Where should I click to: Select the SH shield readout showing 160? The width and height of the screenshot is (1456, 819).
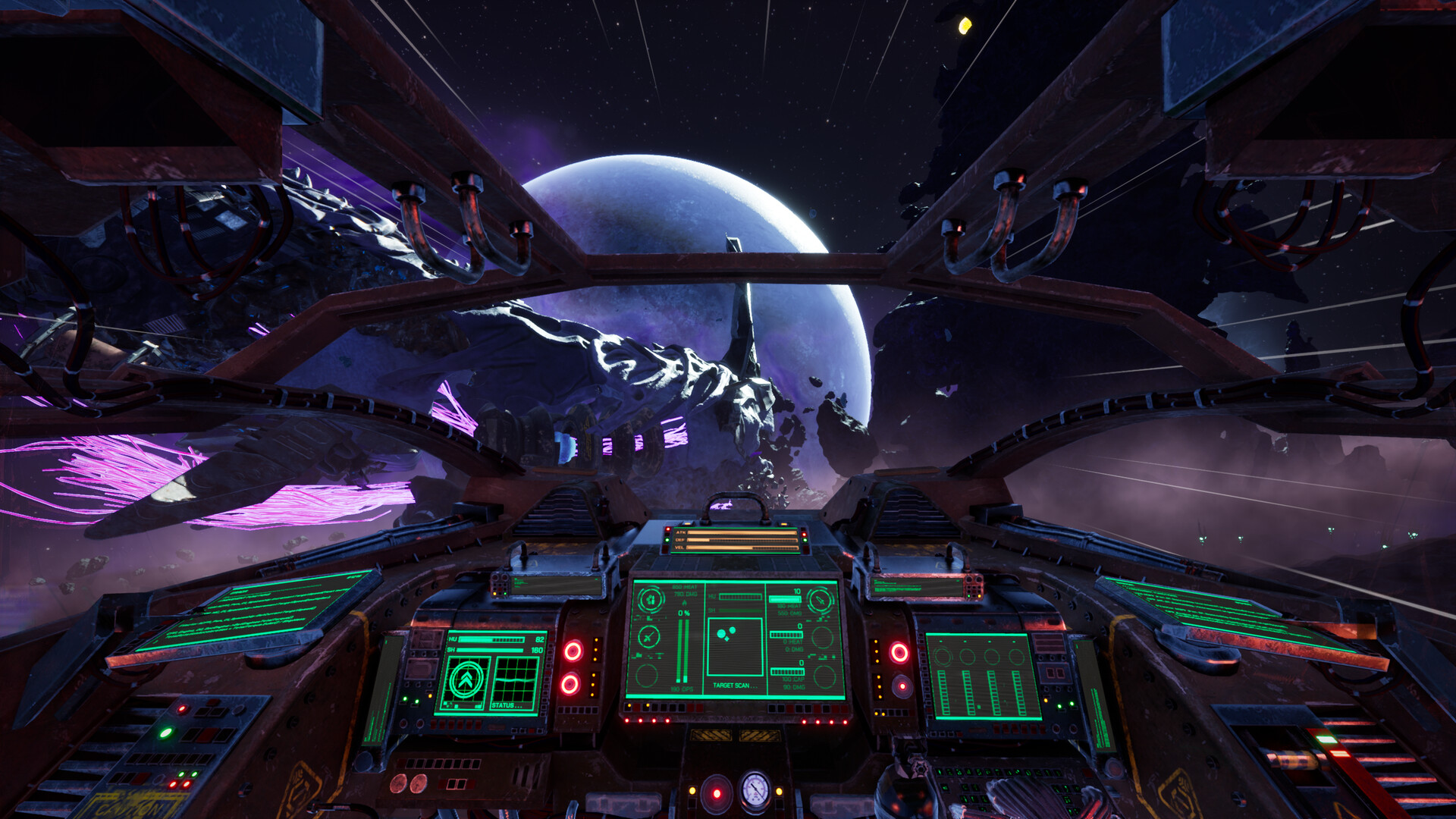(491, 650)
